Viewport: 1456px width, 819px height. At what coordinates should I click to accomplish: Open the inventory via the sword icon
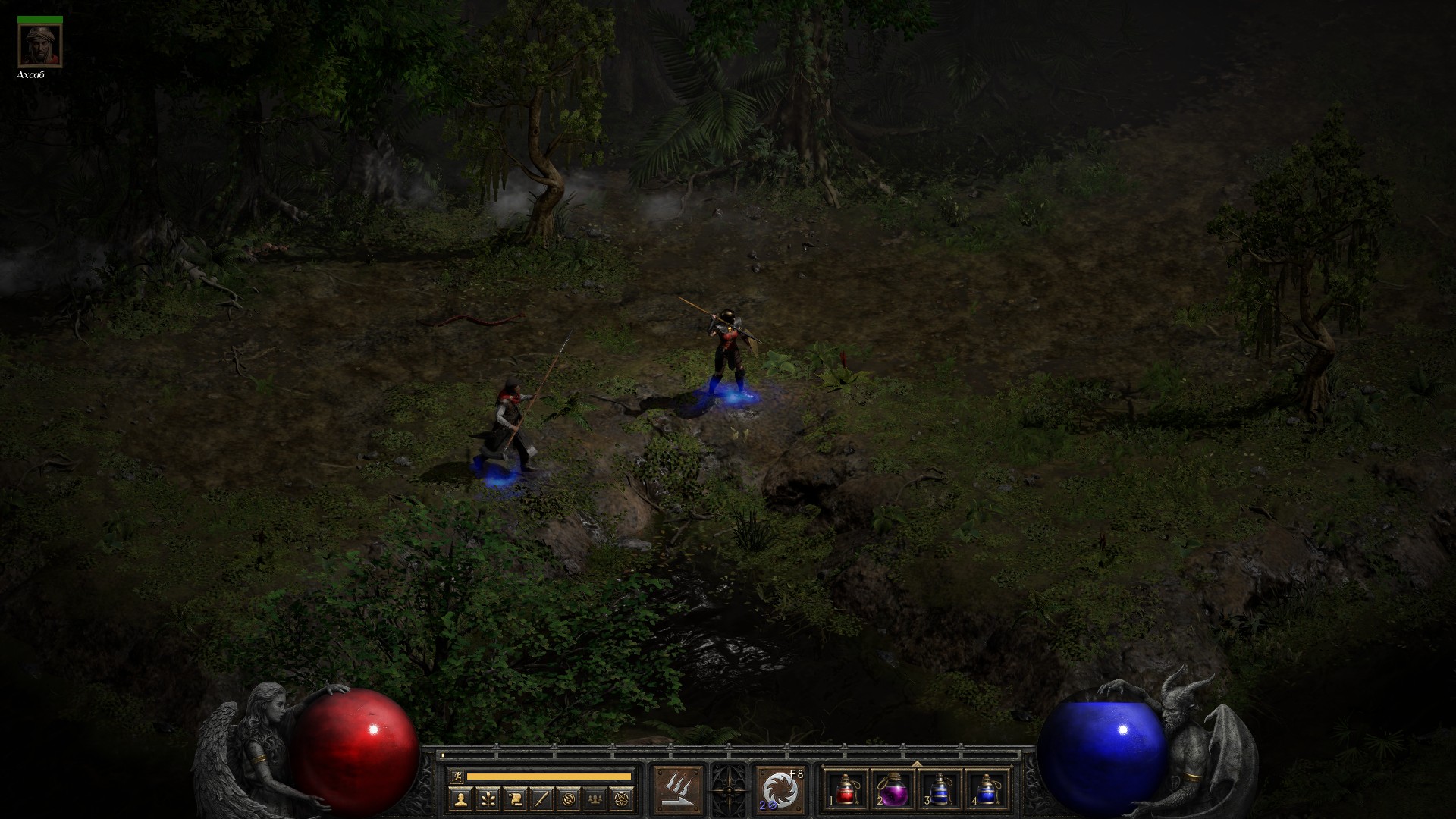tap(541, 798)
